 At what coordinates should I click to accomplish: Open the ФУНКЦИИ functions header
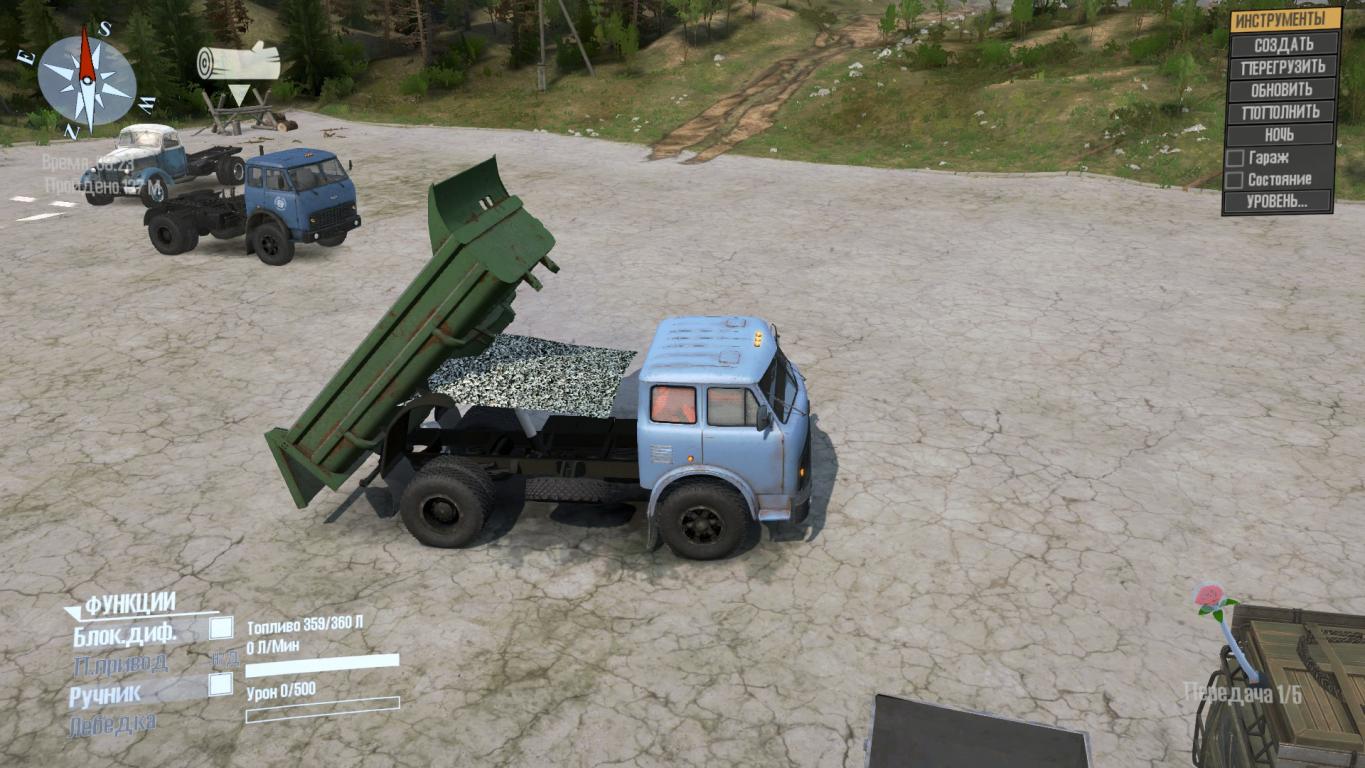click(x=130, y=603)
